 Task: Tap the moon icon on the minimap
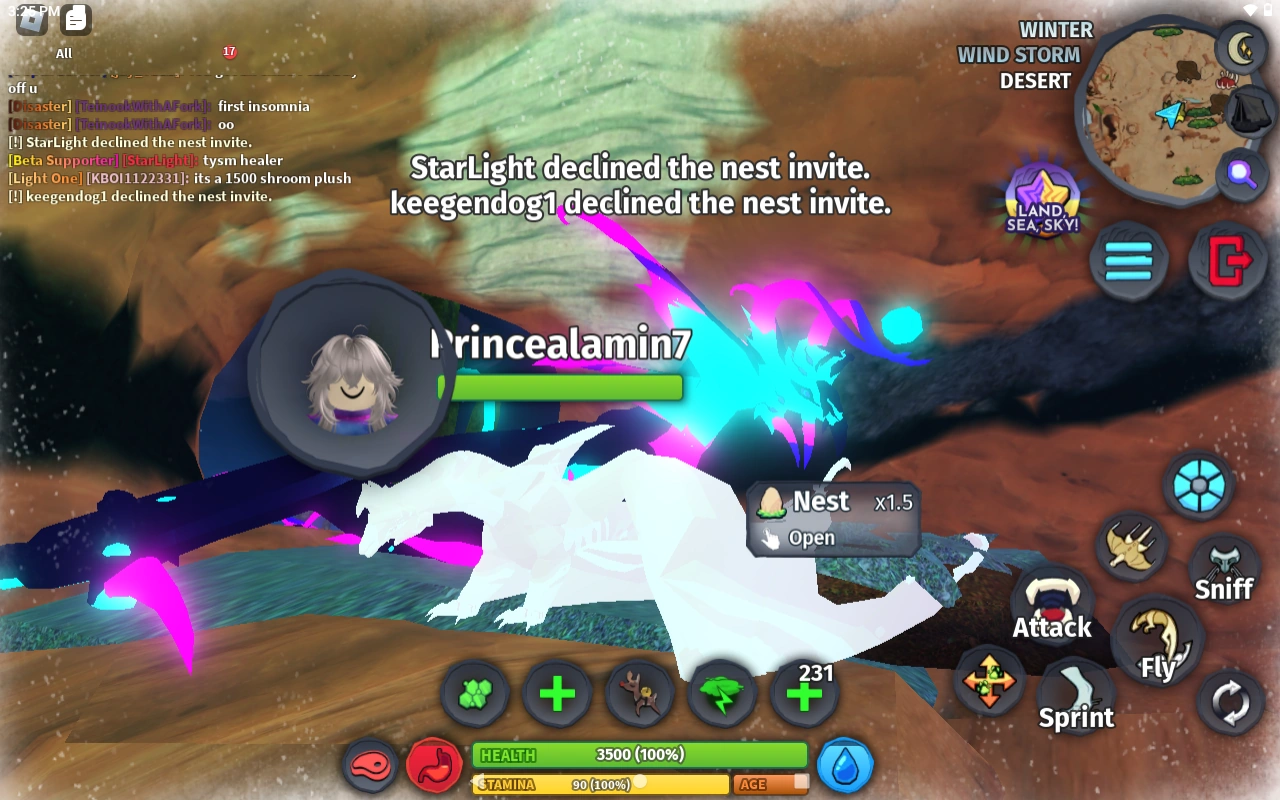pos(1240,47)
